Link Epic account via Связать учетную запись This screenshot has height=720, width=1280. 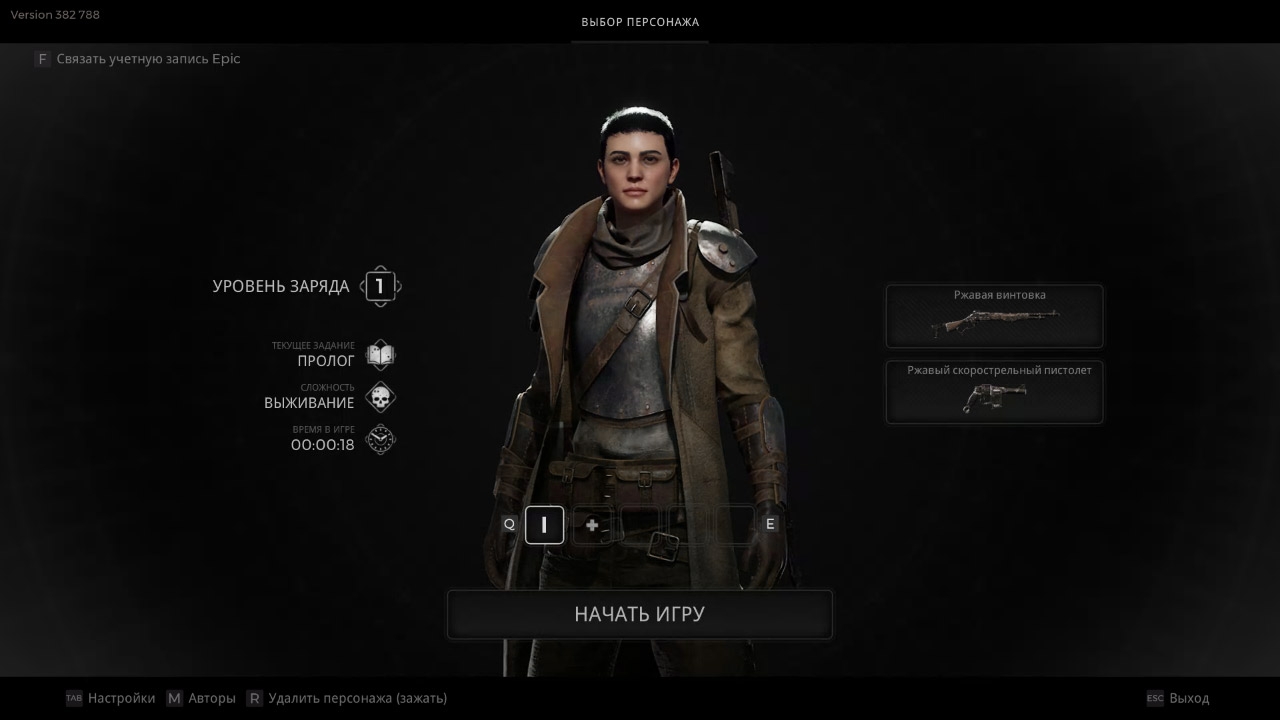point(147,59)
